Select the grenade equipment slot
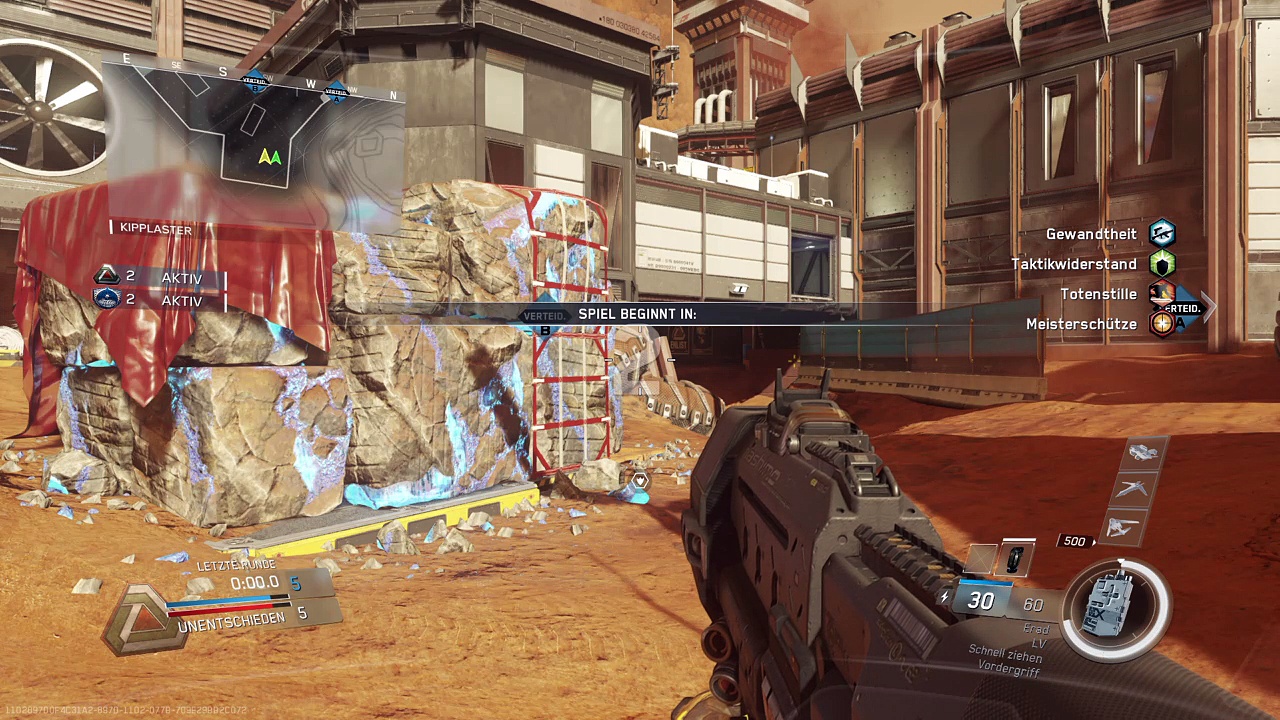The width and height of the screenshot is (1280, 720). click(x=1014, y=559)
